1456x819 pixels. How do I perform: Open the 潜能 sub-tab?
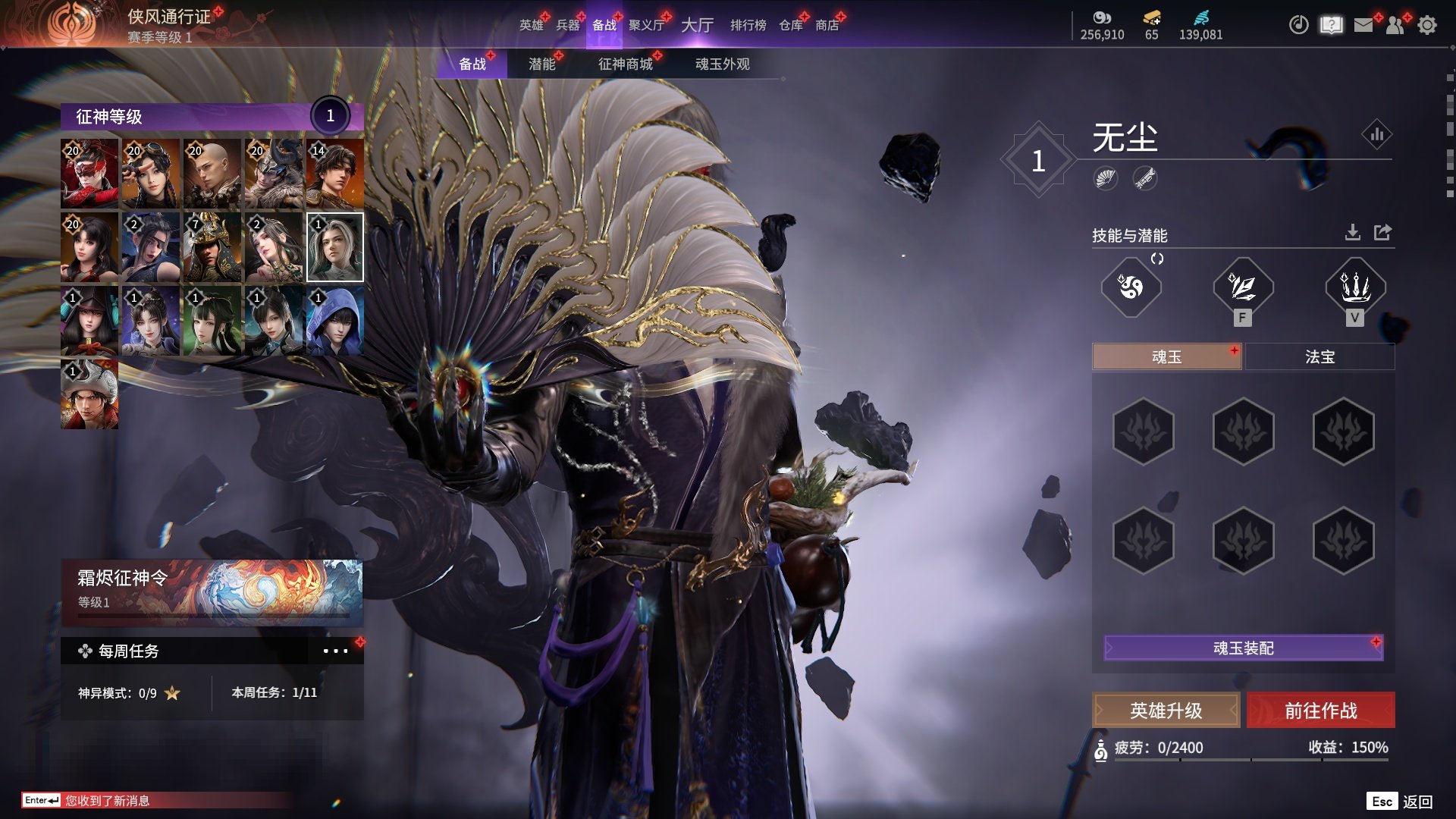pyautogui.click(x=541, y=64)
